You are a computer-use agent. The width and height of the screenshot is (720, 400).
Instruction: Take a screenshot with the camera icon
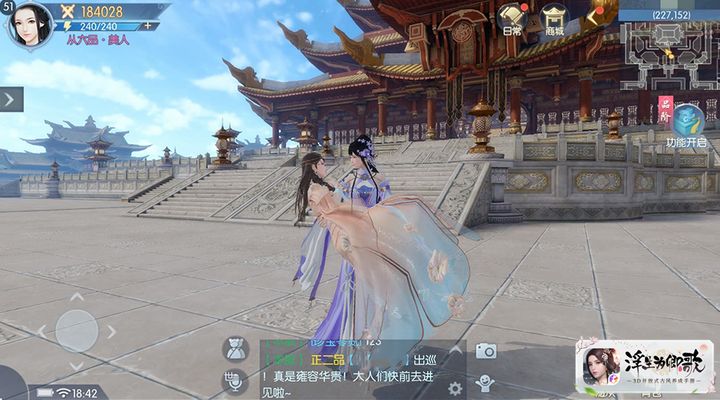tap(486, 350)
